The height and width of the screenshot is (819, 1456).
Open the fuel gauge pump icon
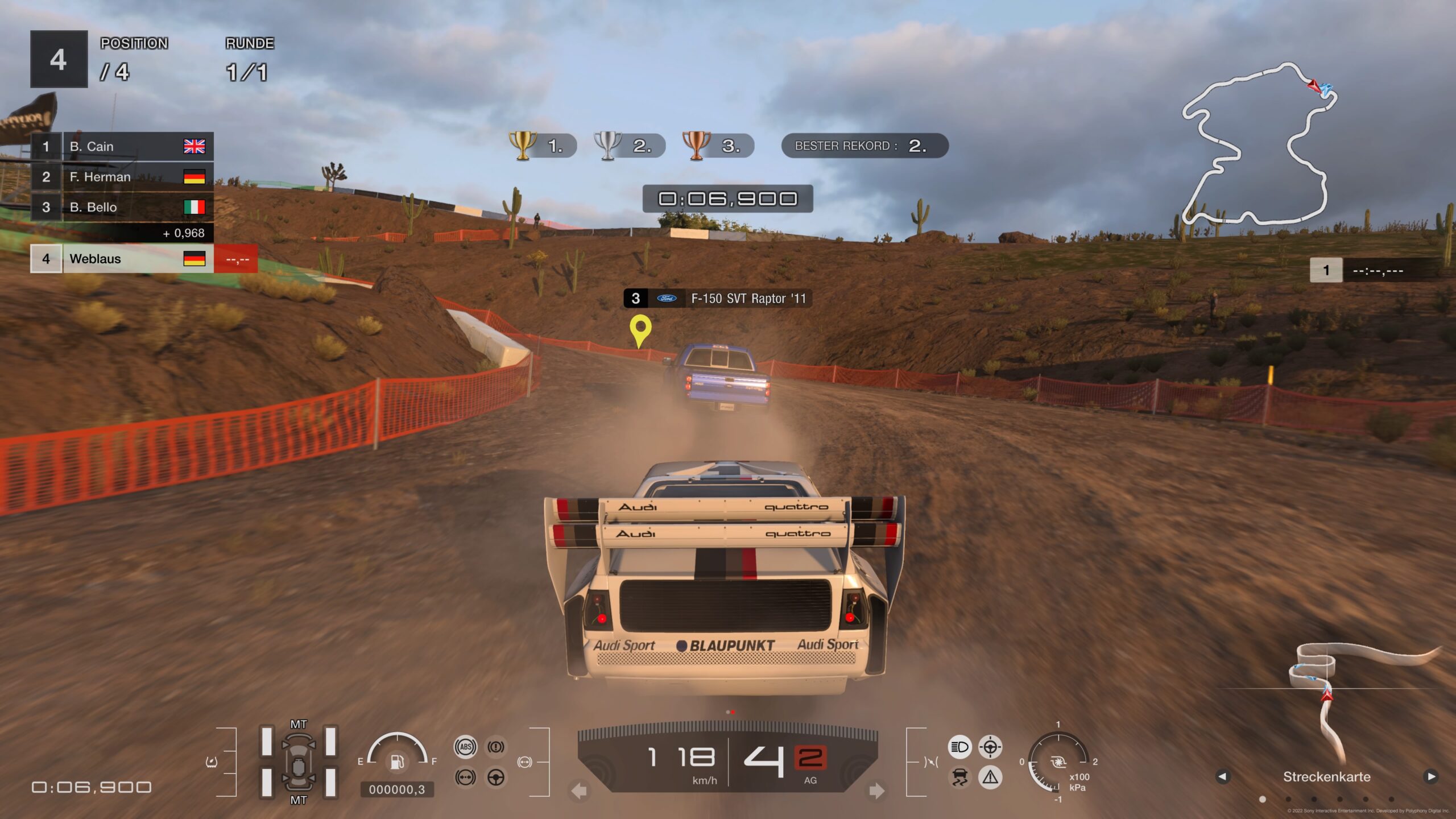(x=397, y=761)
